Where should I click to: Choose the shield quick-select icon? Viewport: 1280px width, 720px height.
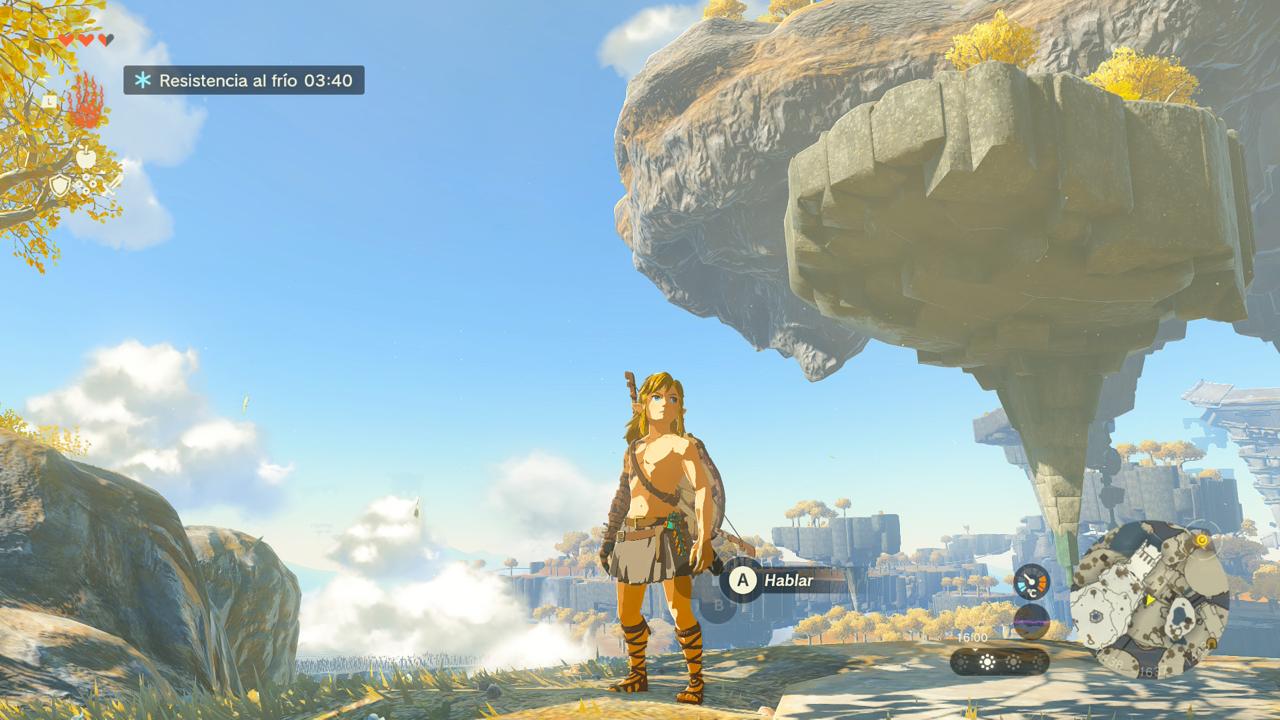60,185
